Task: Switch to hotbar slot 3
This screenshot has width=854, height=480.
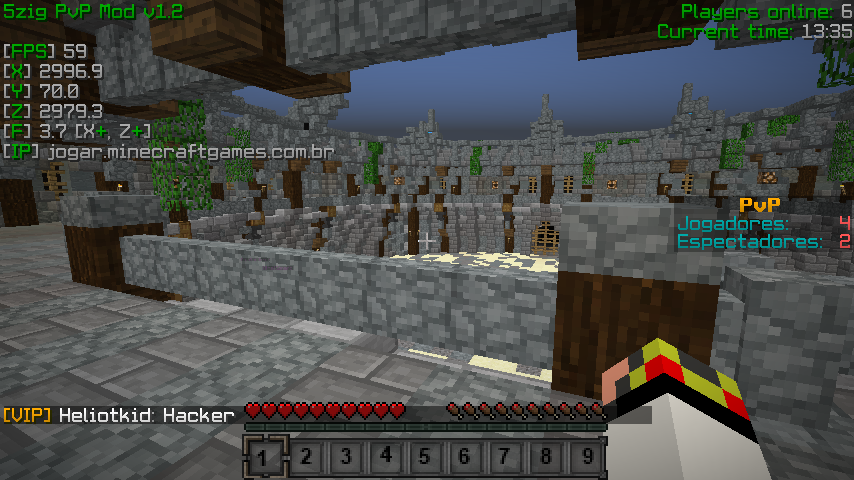Action: pos(346,458)
